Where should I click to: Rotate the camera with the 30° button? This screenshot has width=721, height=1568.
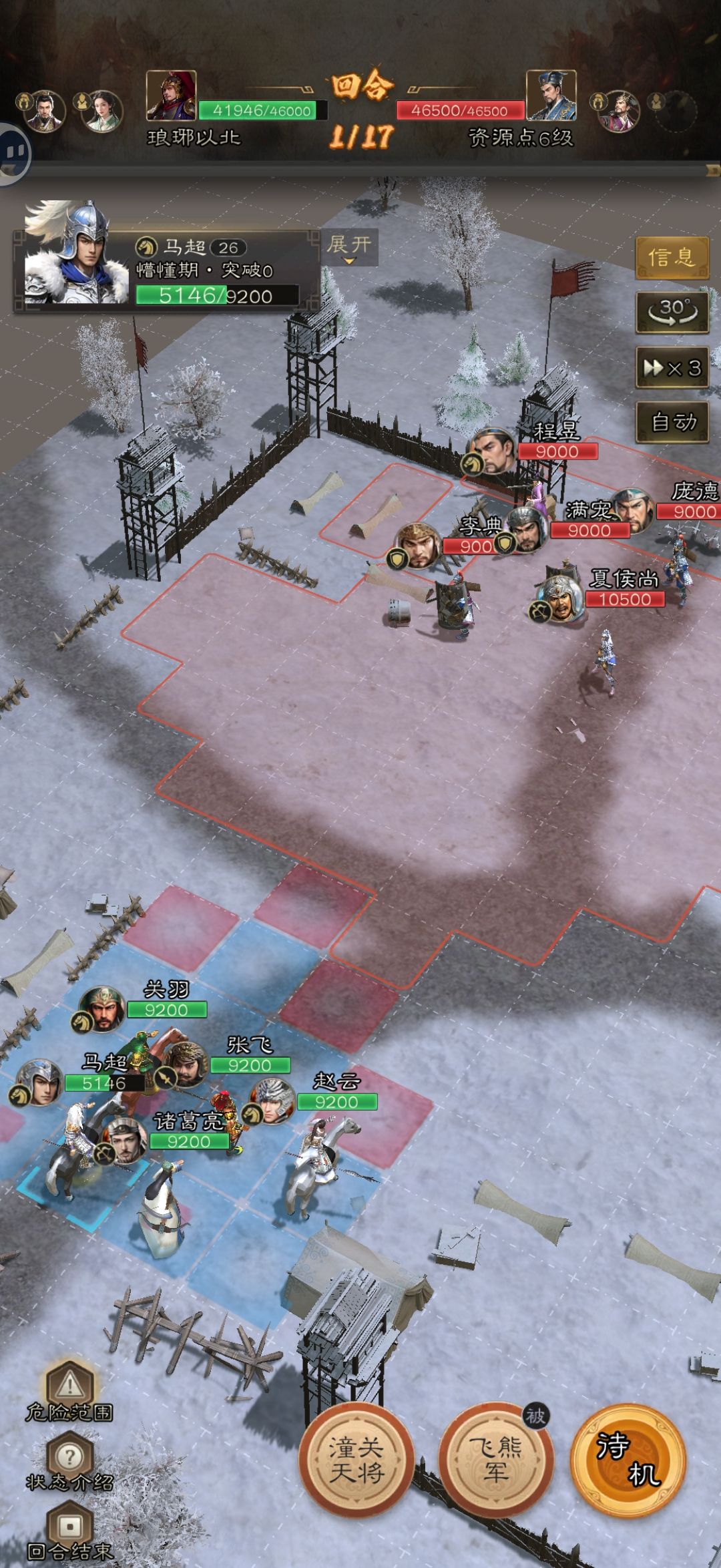pos(671,312)
